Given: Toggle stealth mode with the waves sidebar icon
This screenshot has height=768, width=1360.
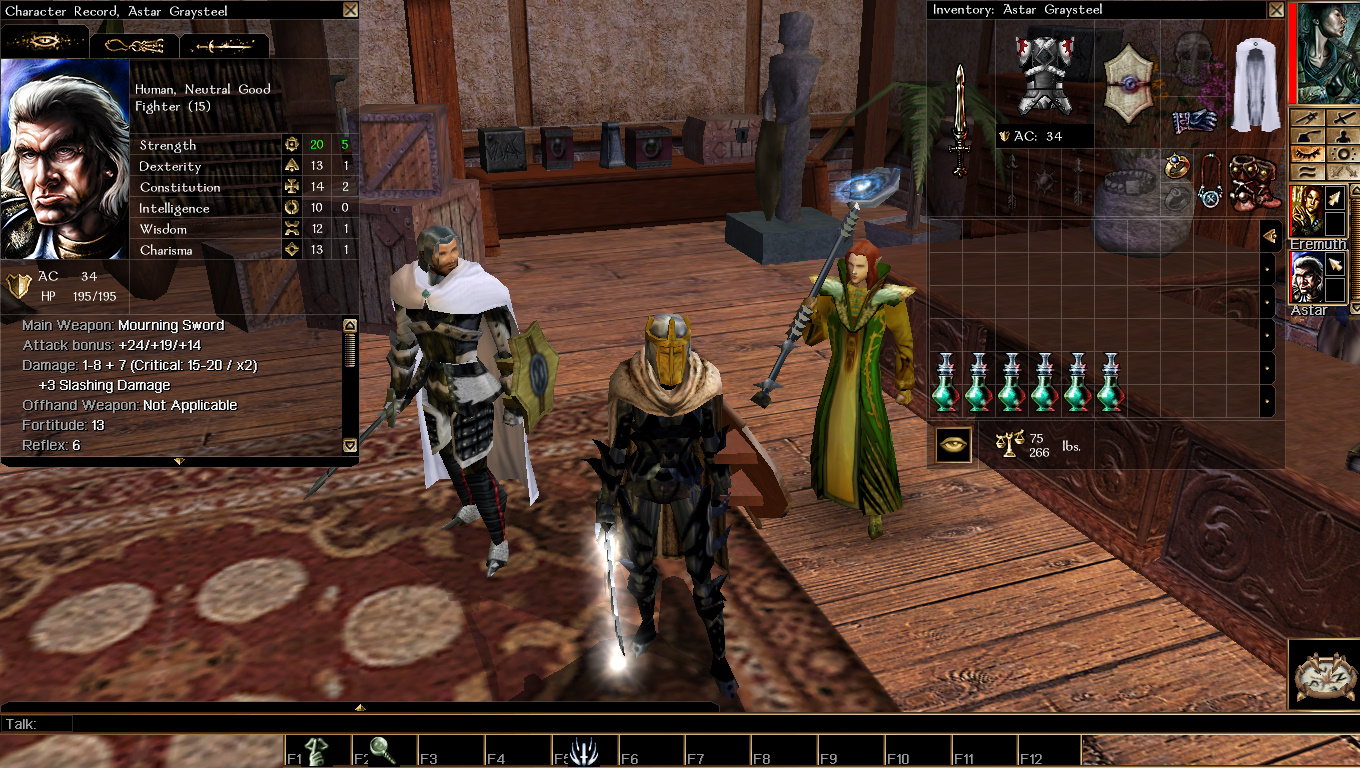Looking at the screenshot, I should [x=1308, y=171].
